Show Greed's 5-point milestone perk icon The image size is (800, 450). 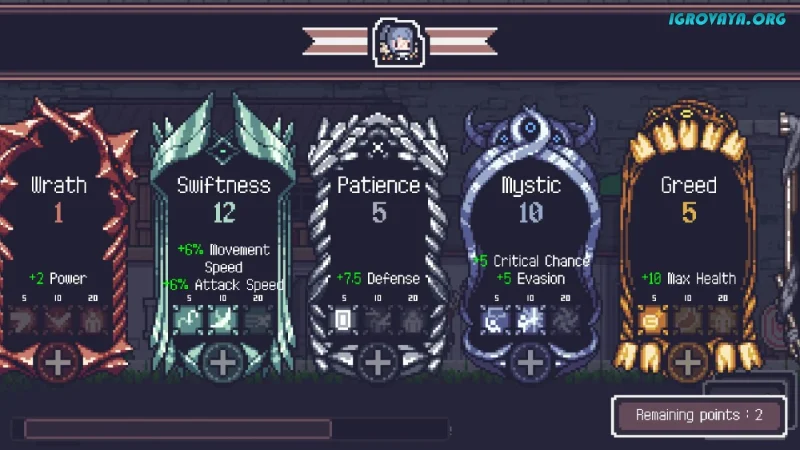650,321
